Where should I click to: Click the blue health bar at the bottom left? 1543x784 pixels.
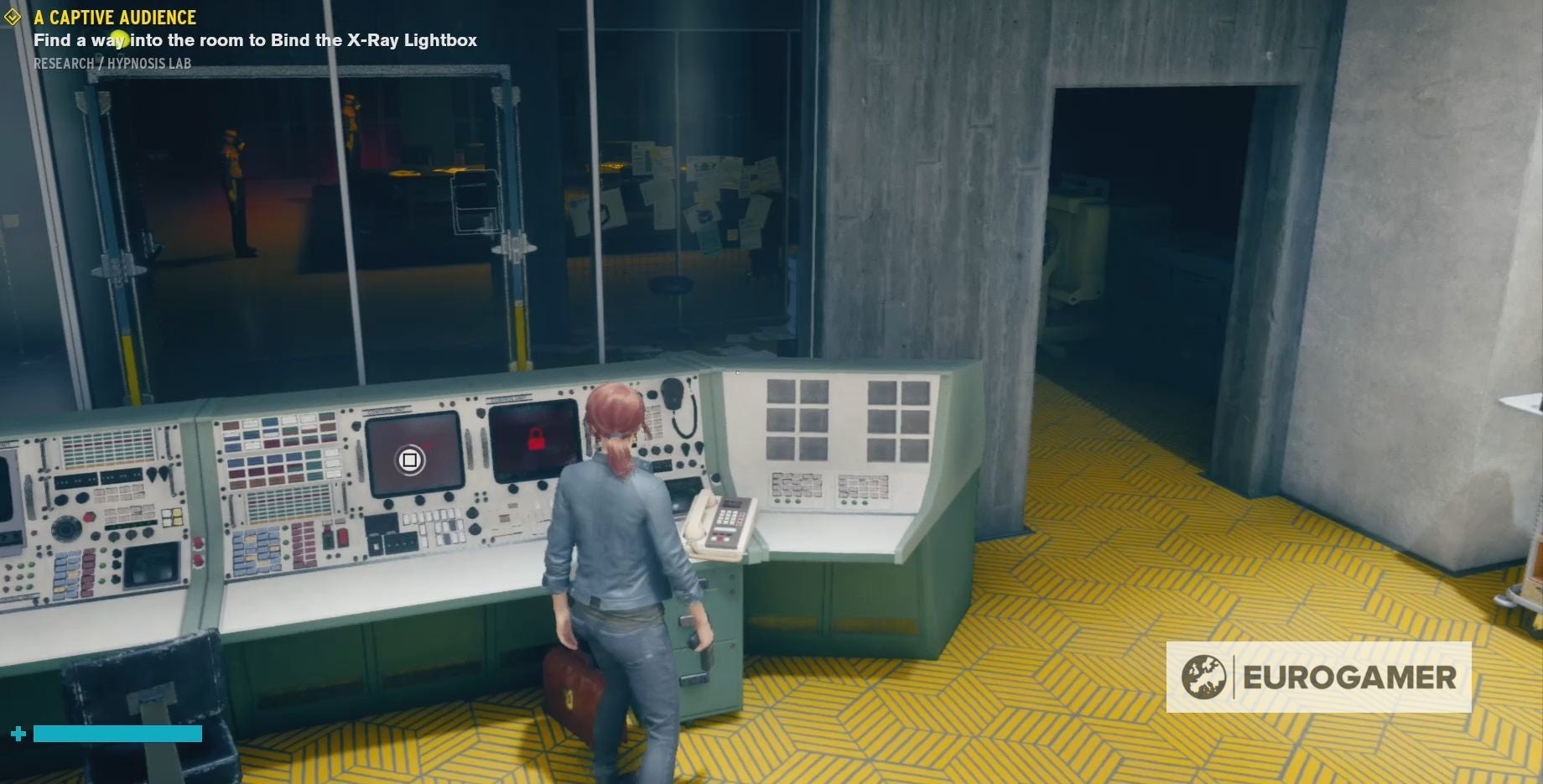tap(117, 734)
